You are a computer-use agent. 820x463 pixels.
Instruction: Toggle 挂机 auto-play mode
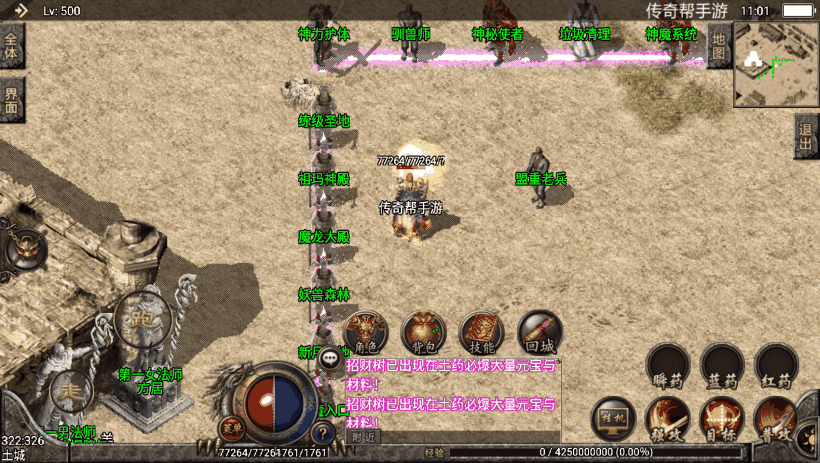(x=612, y=418)
